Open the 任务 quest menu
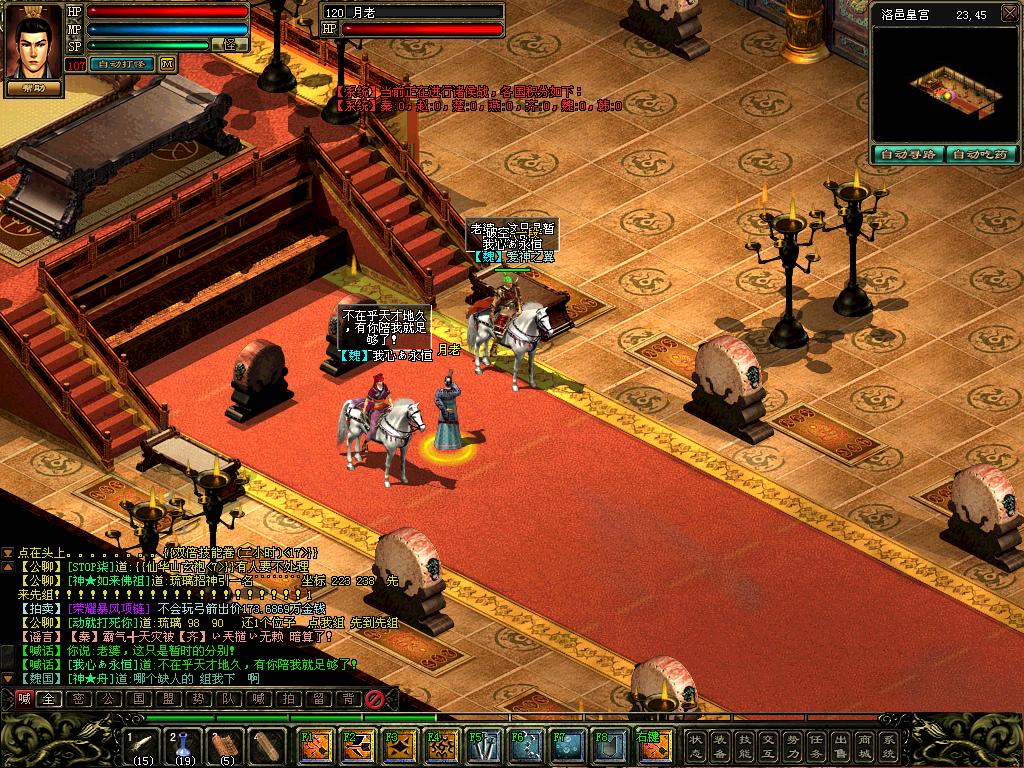Image resolution: width=1024 pixels, height=768 pixels. click(x=816, y=745)
